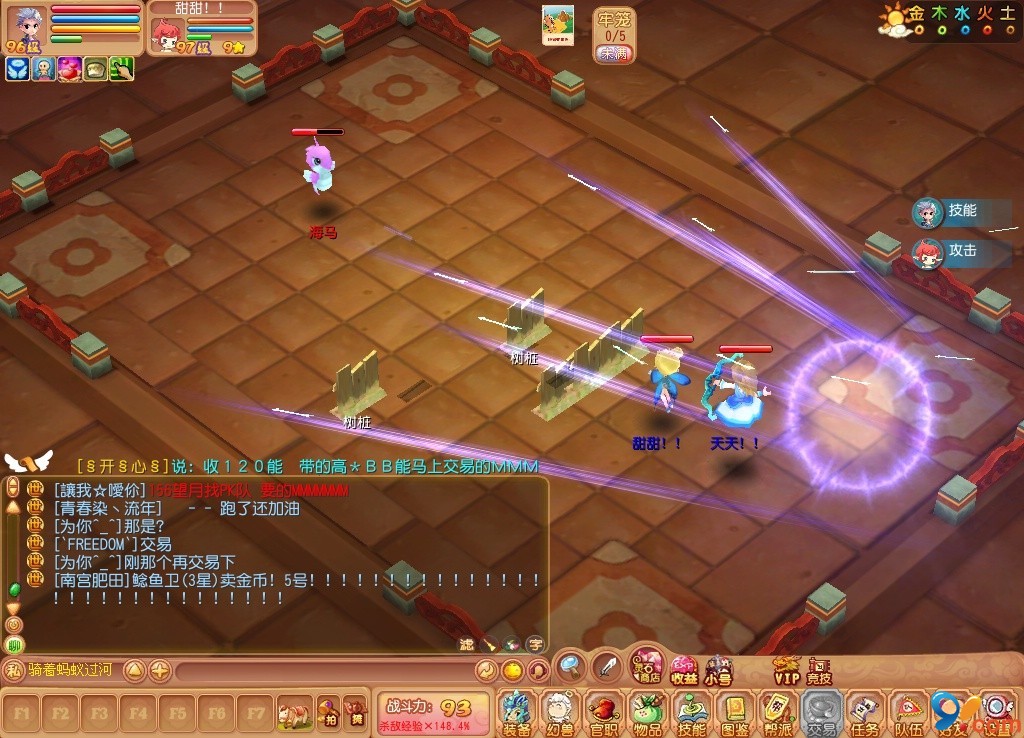Open the 灵石商店 gem shop
This screenshot has height=738, width=1024.
[647, 665]
